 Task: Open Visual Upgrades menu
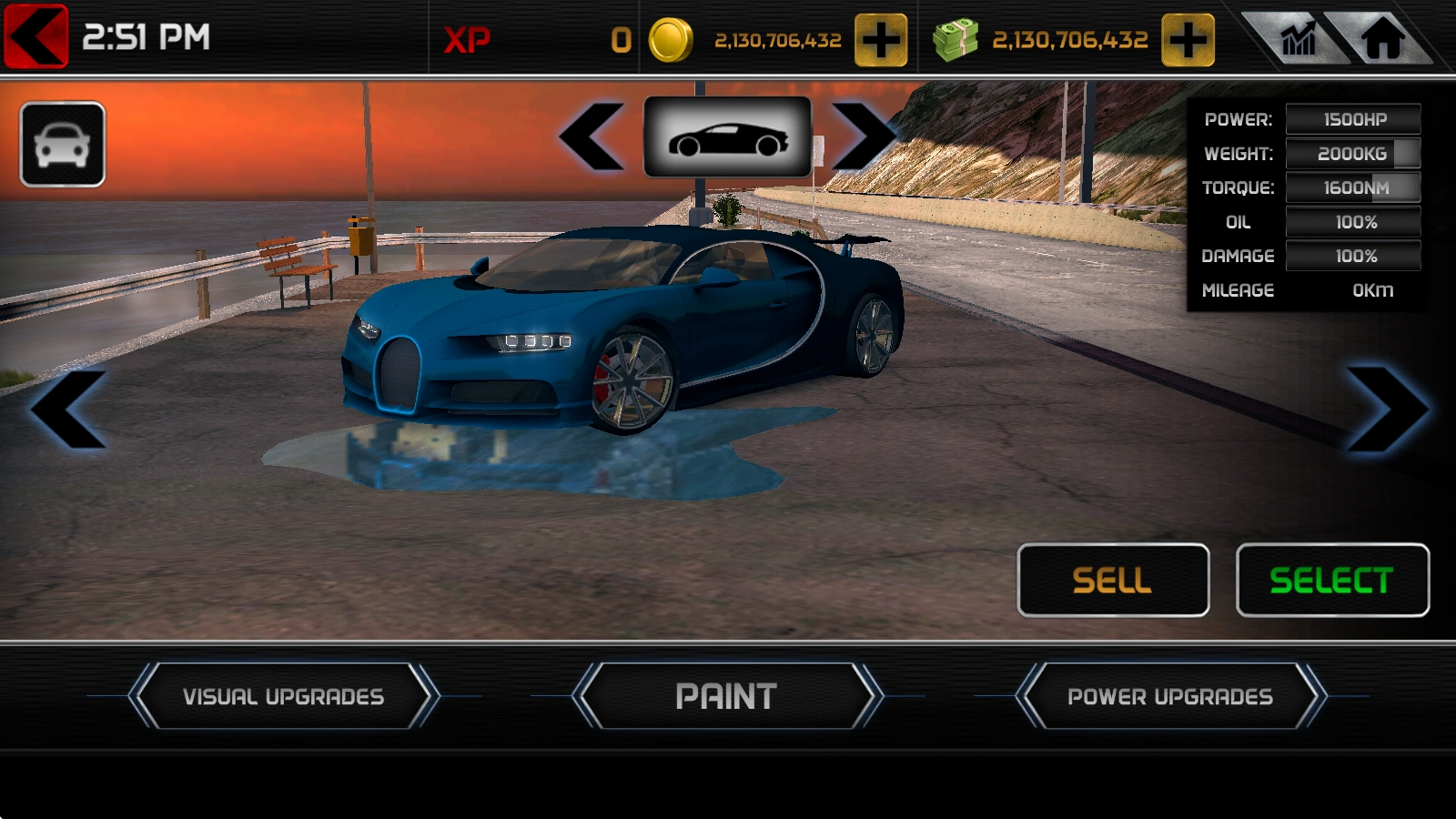coord(283,696)
